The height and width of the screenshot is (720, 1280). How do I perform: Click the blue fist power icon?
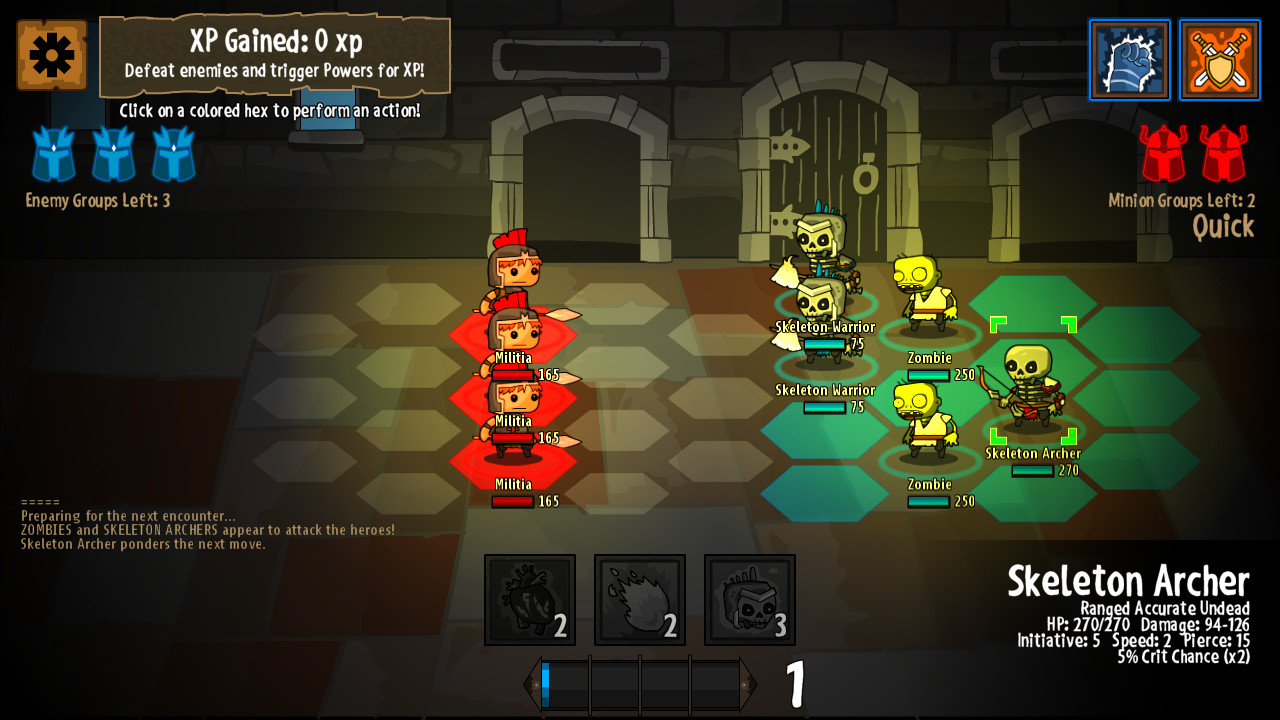pyautogui.click(x=1130, y=60)
